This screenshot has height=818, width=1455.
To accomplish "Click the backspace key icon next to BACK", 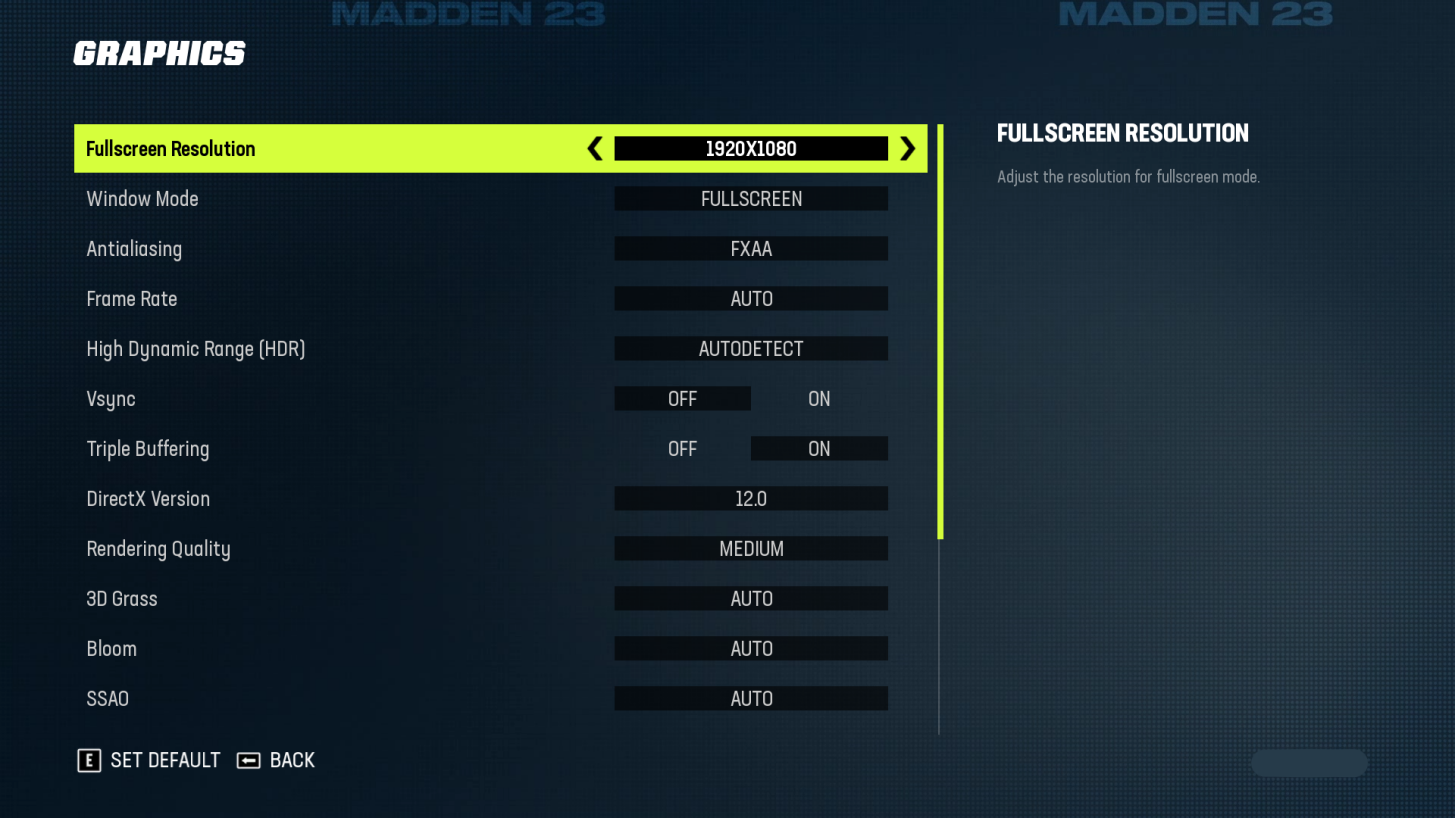I will (248, 760).
